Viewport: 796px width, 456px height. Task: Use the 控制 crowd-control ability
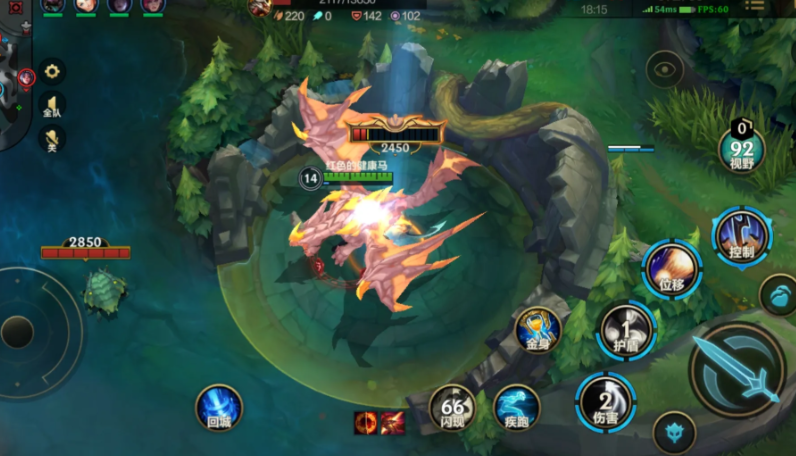742,236
